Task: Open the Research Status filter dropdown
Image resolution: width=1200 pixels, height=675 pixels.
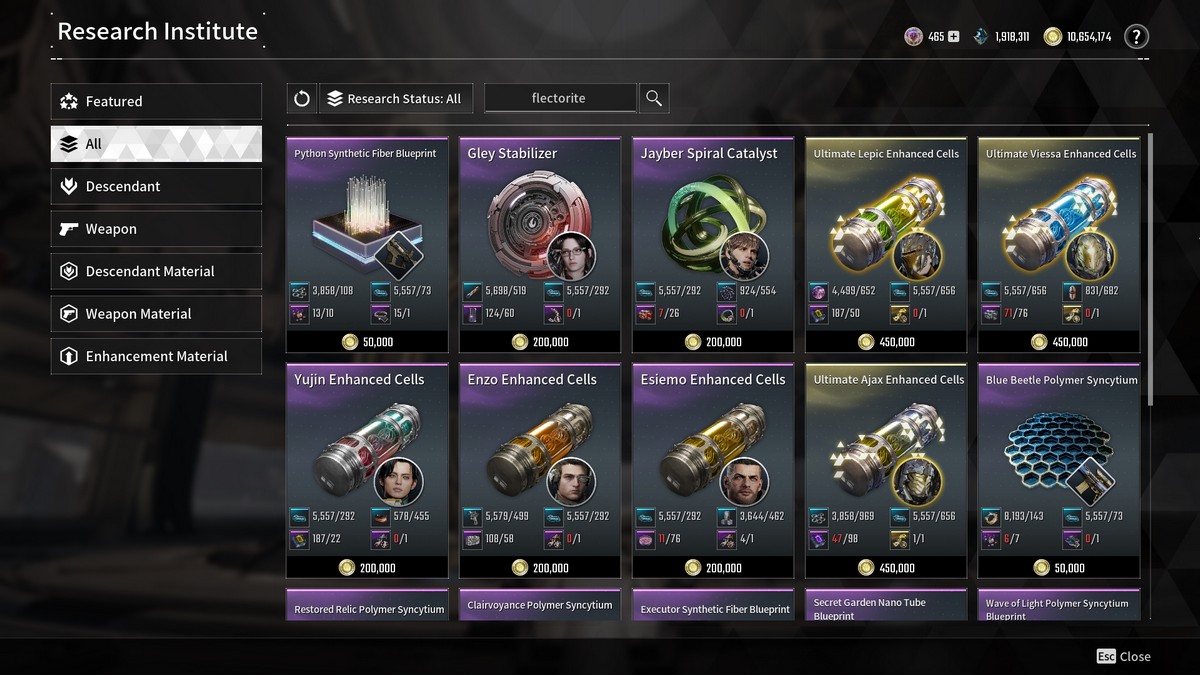Action: tap(395, 98)
